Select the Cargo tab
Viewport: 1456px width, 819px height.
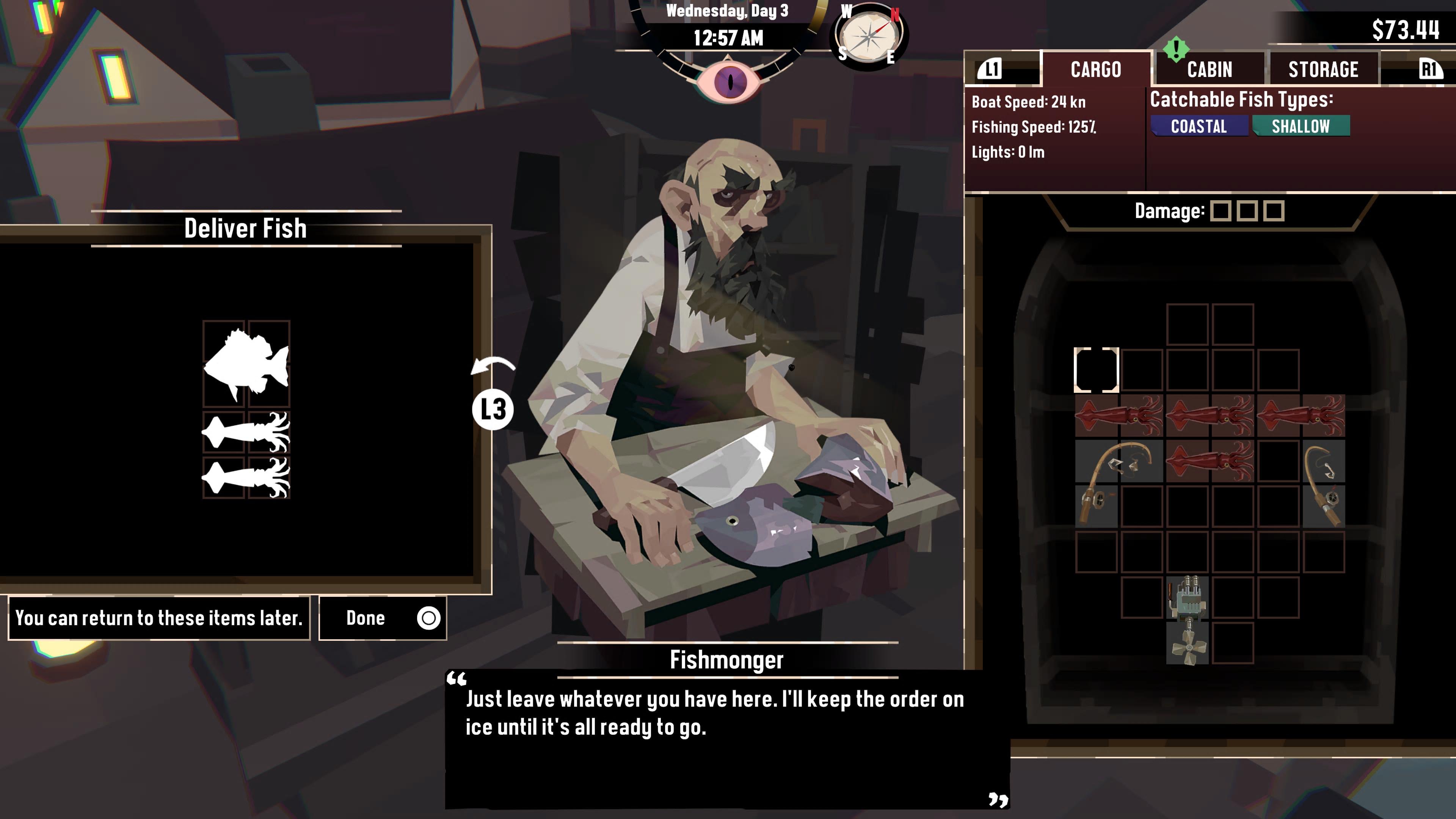pyautogui.click(x=1095, y=69)
